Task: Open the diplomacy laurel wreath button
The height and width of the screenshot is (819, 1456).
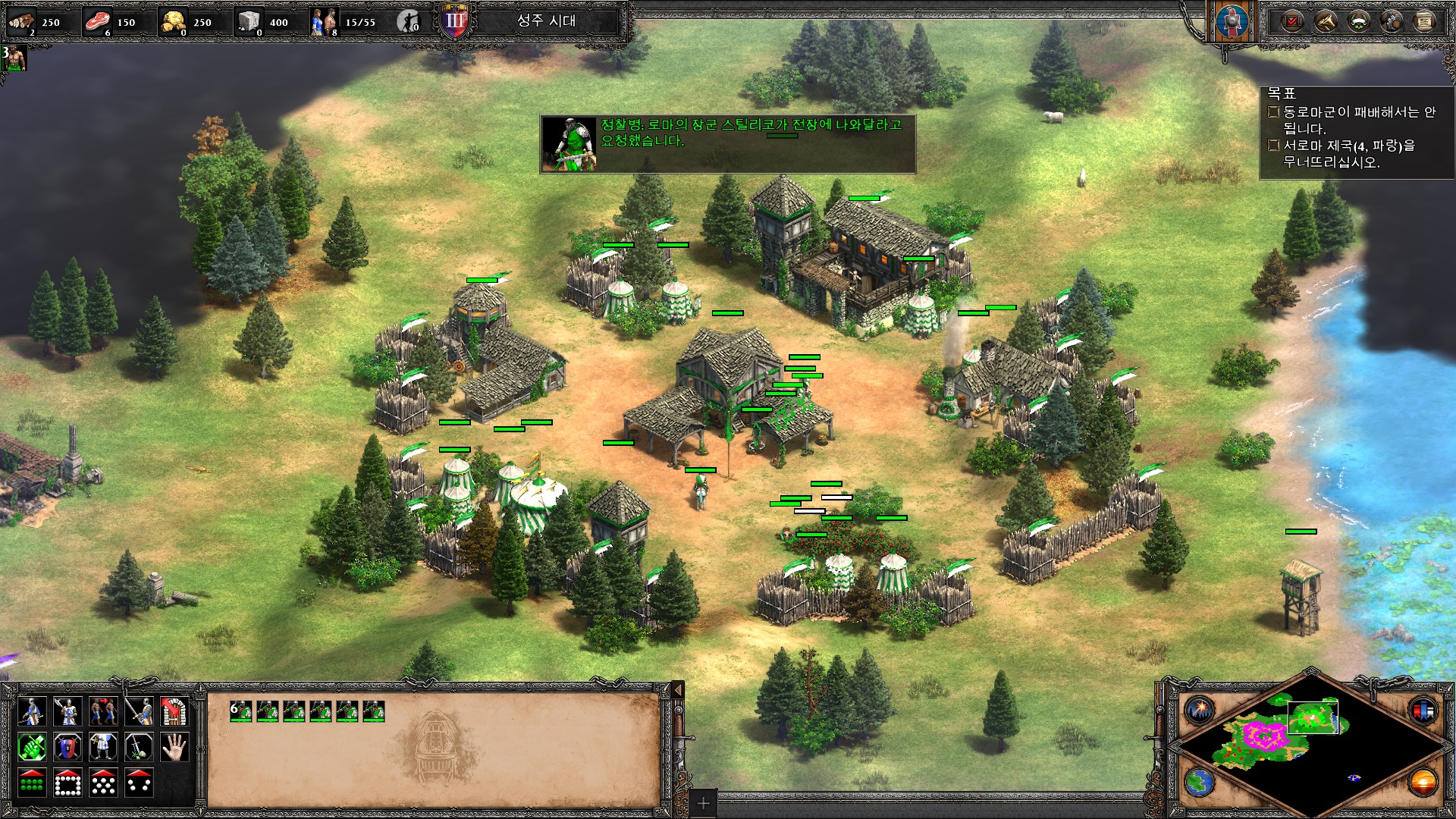Action: pos(1359,22)
